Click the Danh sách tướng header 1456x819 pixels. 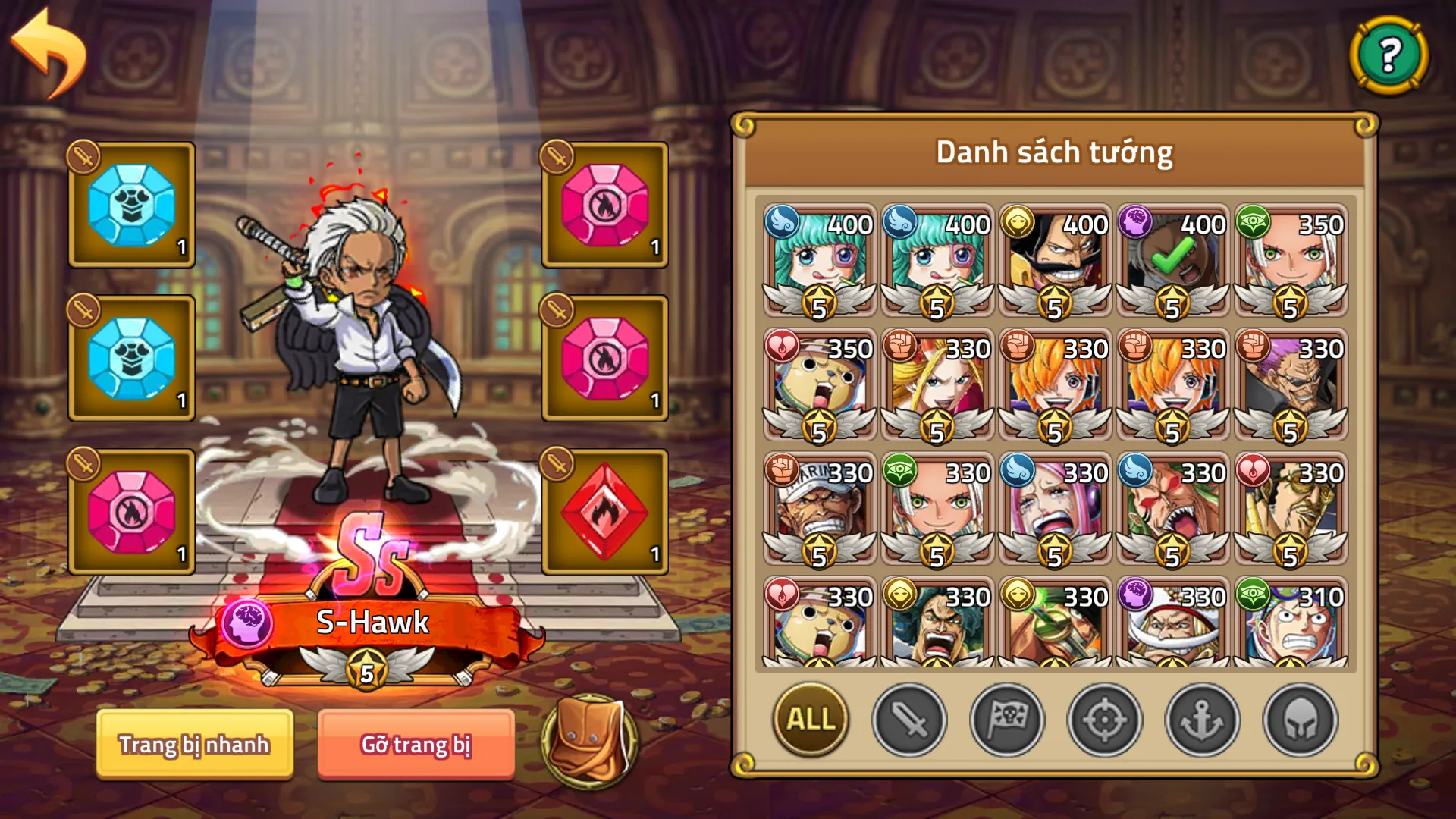tap(1054, 151)
